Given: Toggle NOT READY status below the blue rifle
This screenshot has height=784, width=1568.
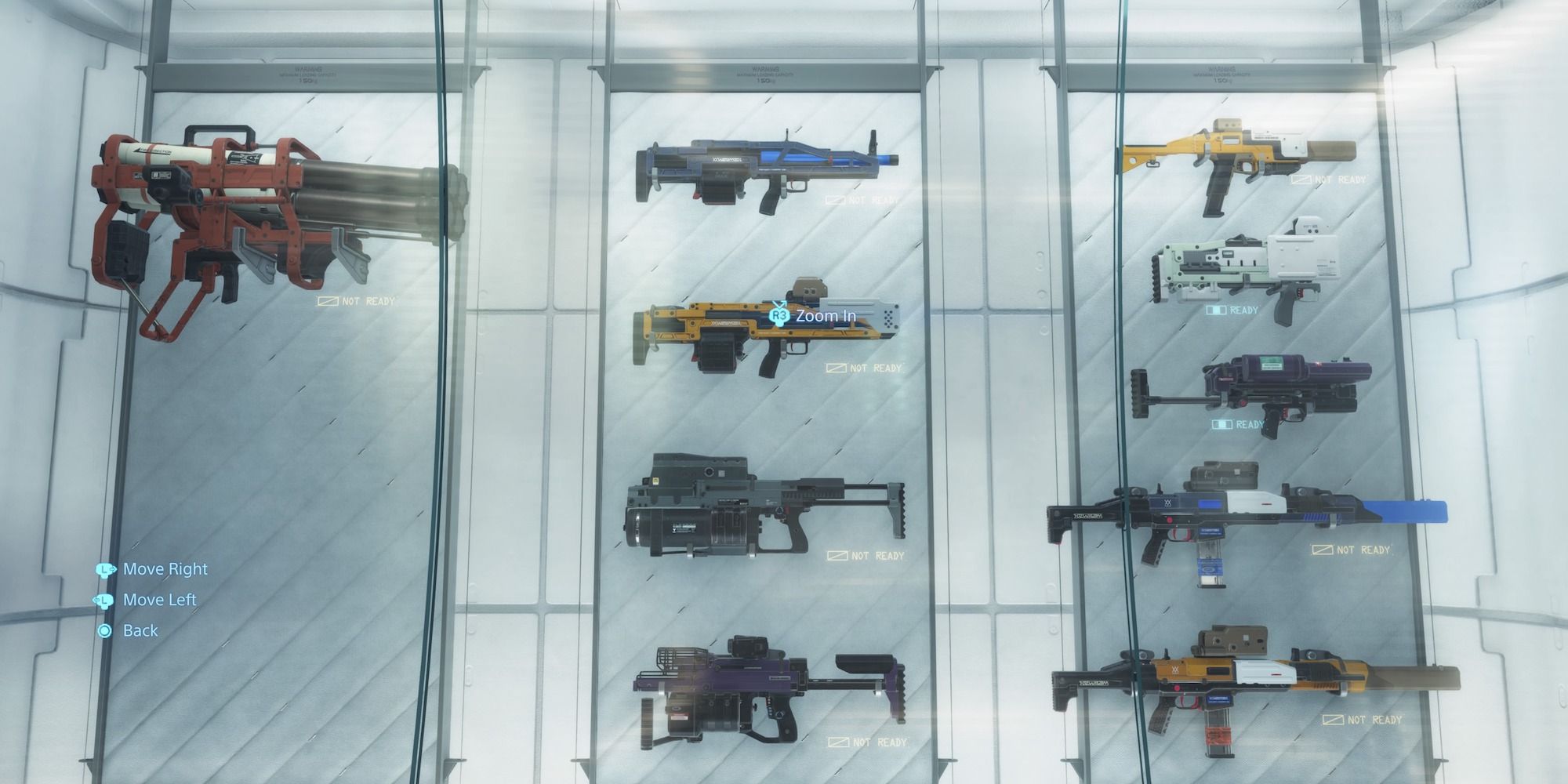Looking at the screenshot, I should point(869,200).
